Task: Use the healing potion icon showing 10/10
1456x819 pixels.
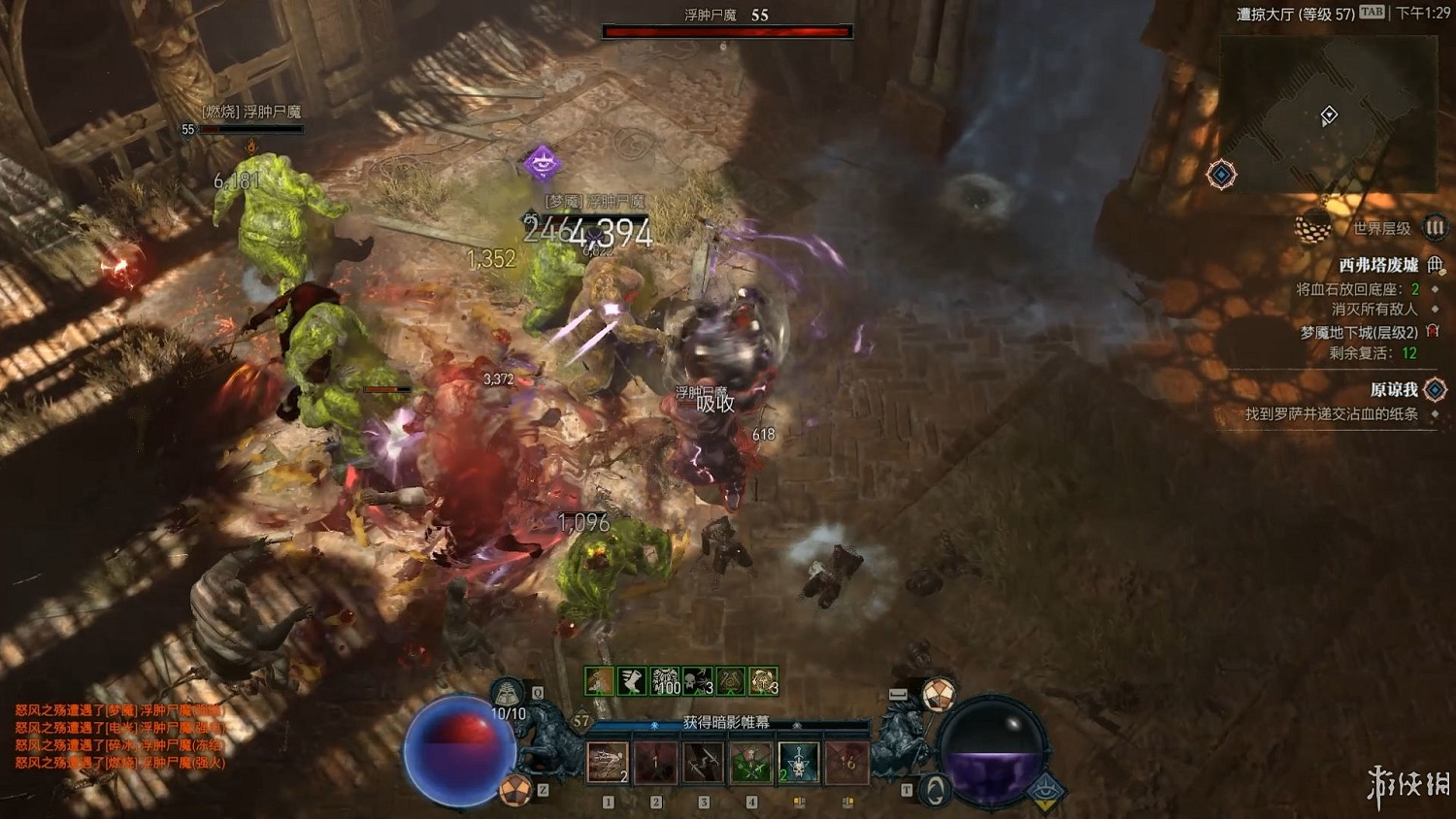Action: click(x=508, y=695)
